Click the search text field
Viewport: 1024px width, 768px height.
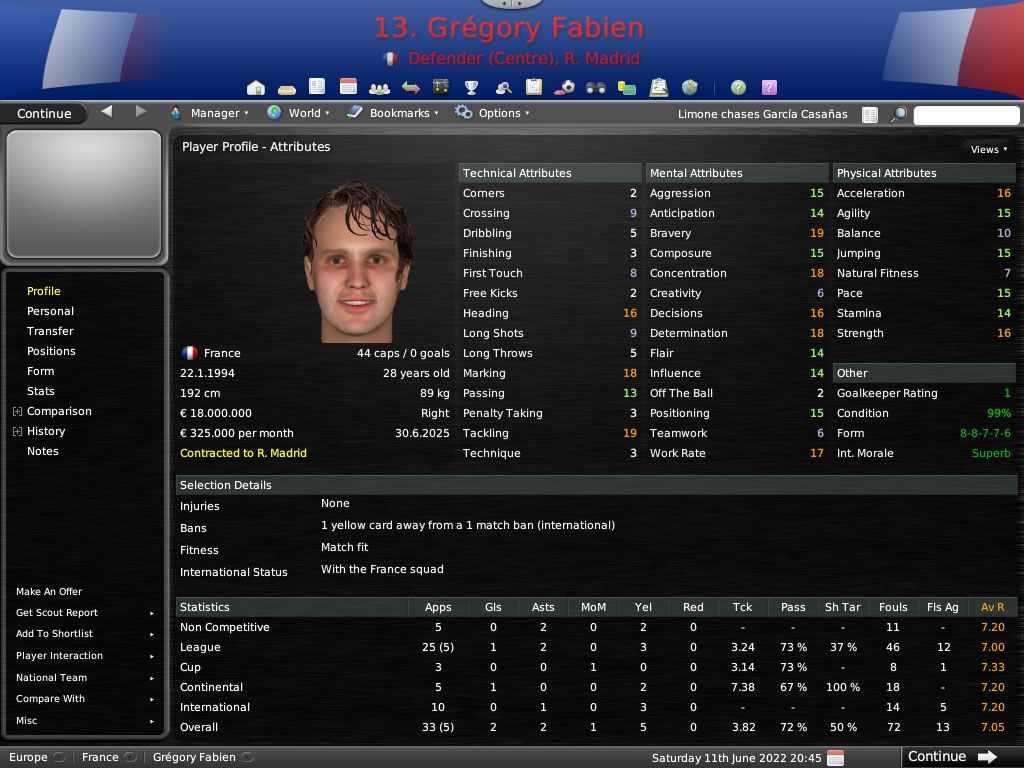(x=966, y=115)
